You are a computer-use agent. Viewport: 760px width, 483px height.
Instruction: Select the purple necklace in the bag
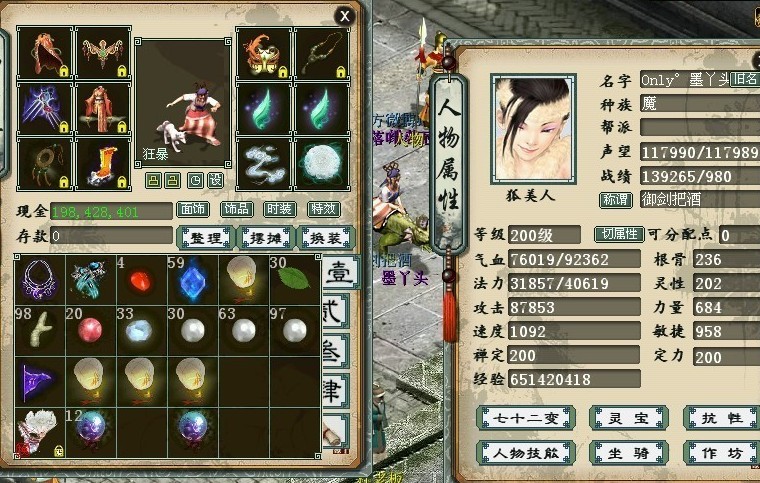[41, 278]
